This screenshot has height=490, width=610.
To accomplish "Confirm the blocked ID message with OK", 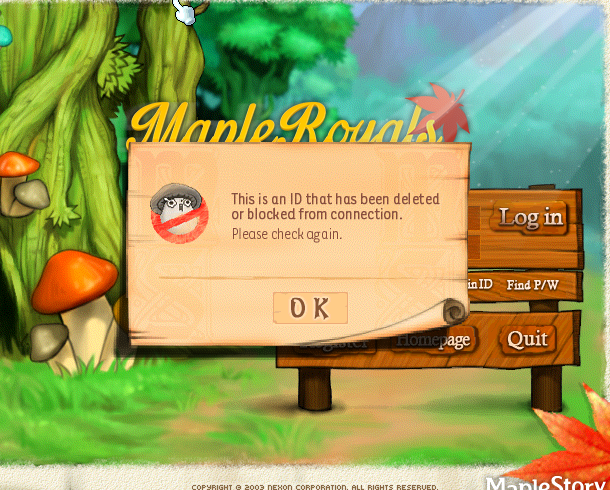I will pos(310,308).
